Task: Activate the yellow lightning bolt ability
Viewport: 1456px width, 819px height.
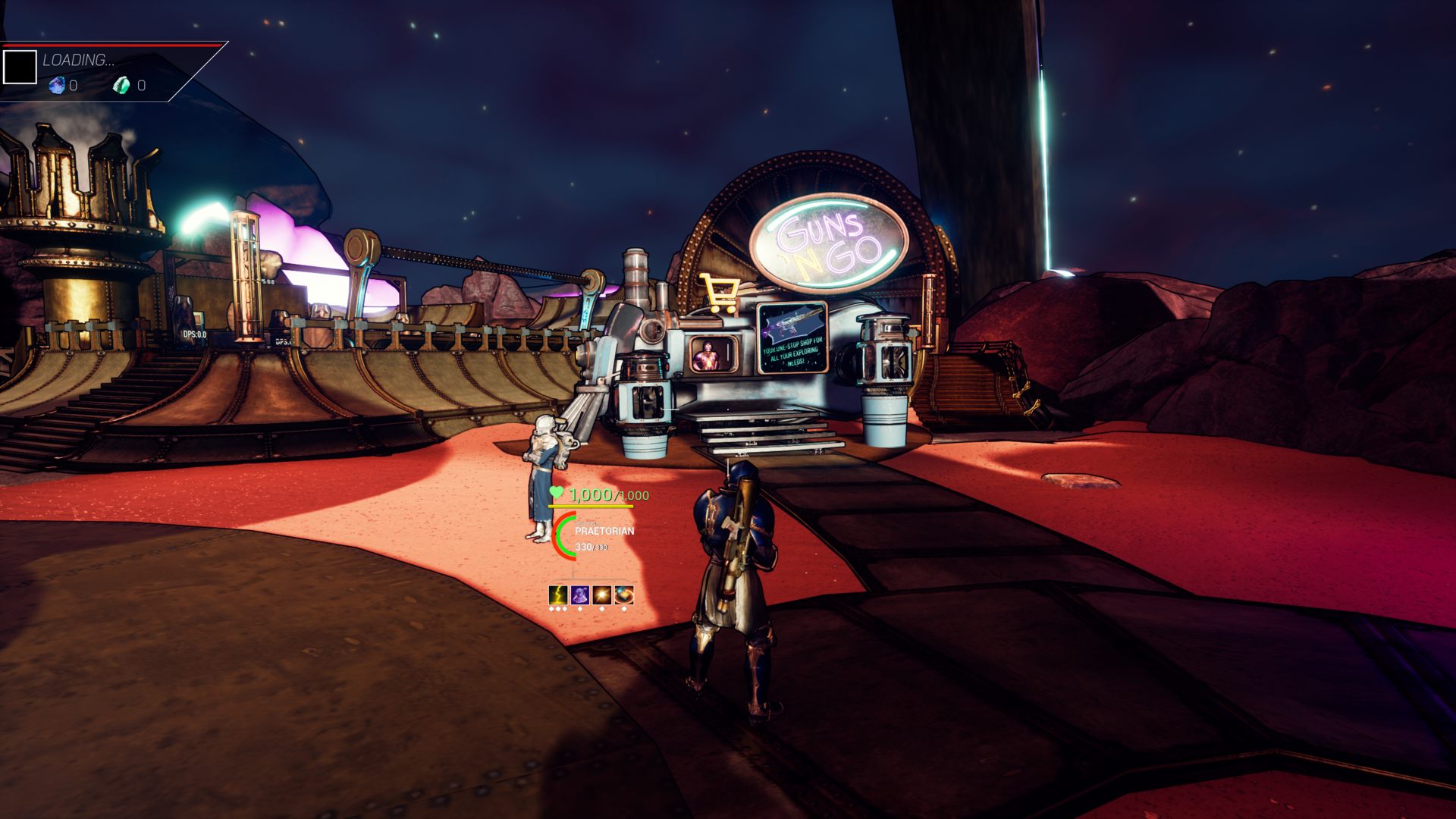Action: (558, 595)
